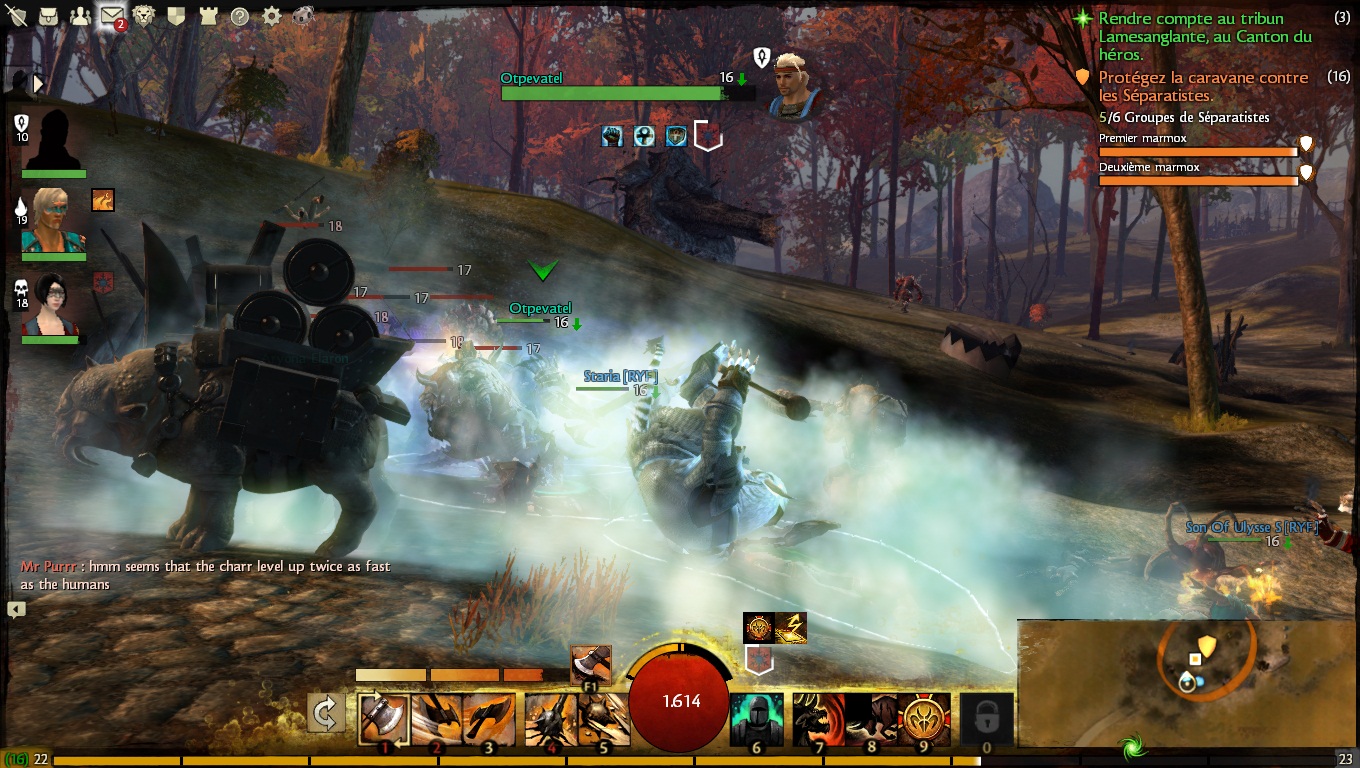This screenshot has width=1360, height=768.
Task: Open the Black Lion Trading Company lion icon
Action: pos(144,16)
